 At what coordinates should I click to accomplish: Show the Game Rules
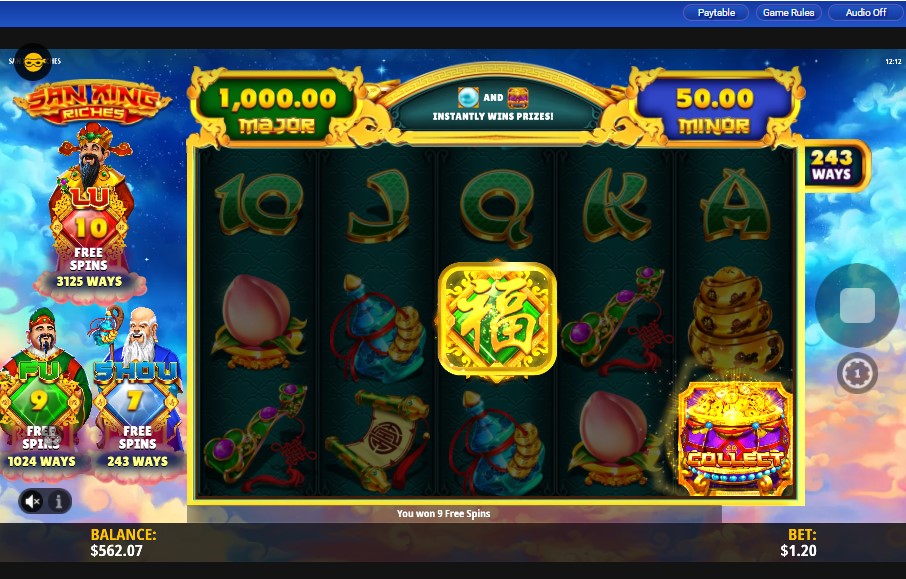[x=788, y=13]
